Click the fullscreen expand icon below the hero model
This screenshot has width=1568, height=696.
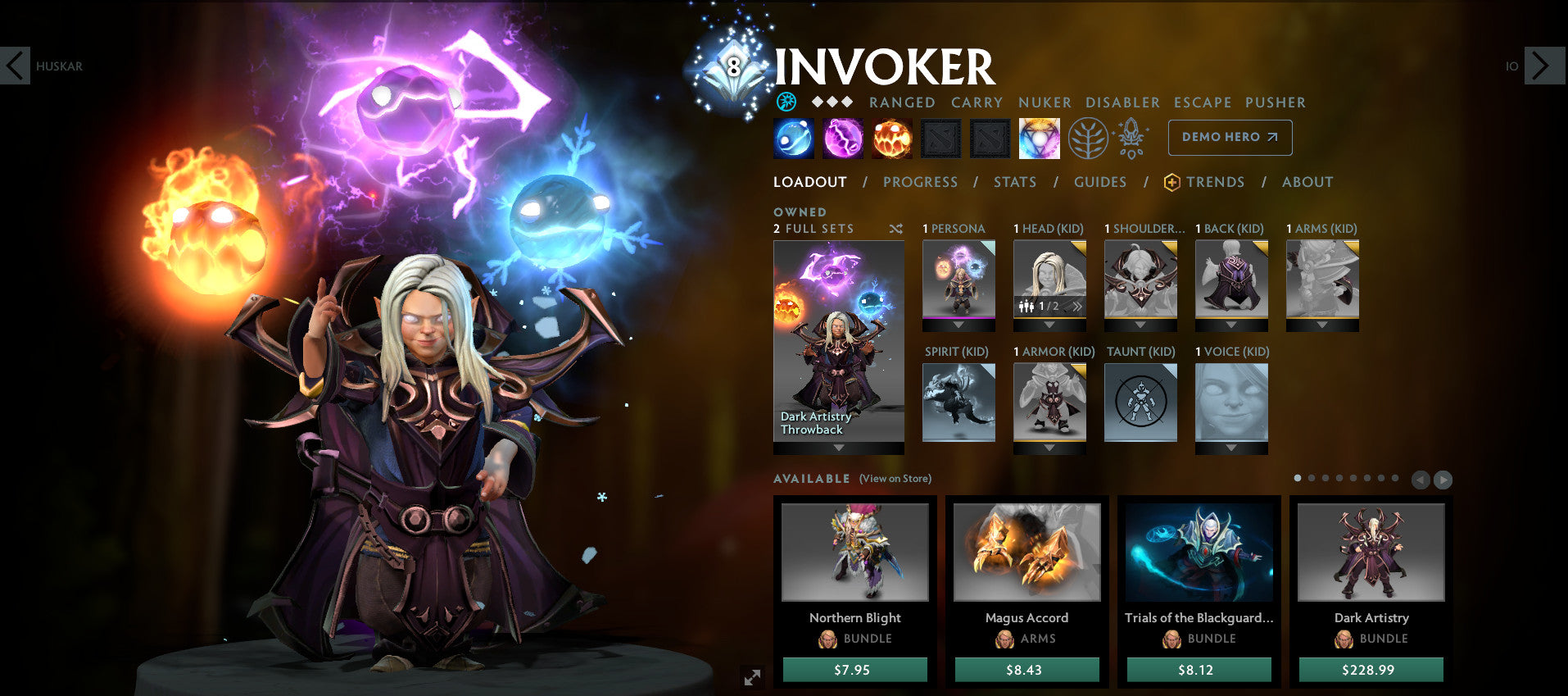pos(753,677)
